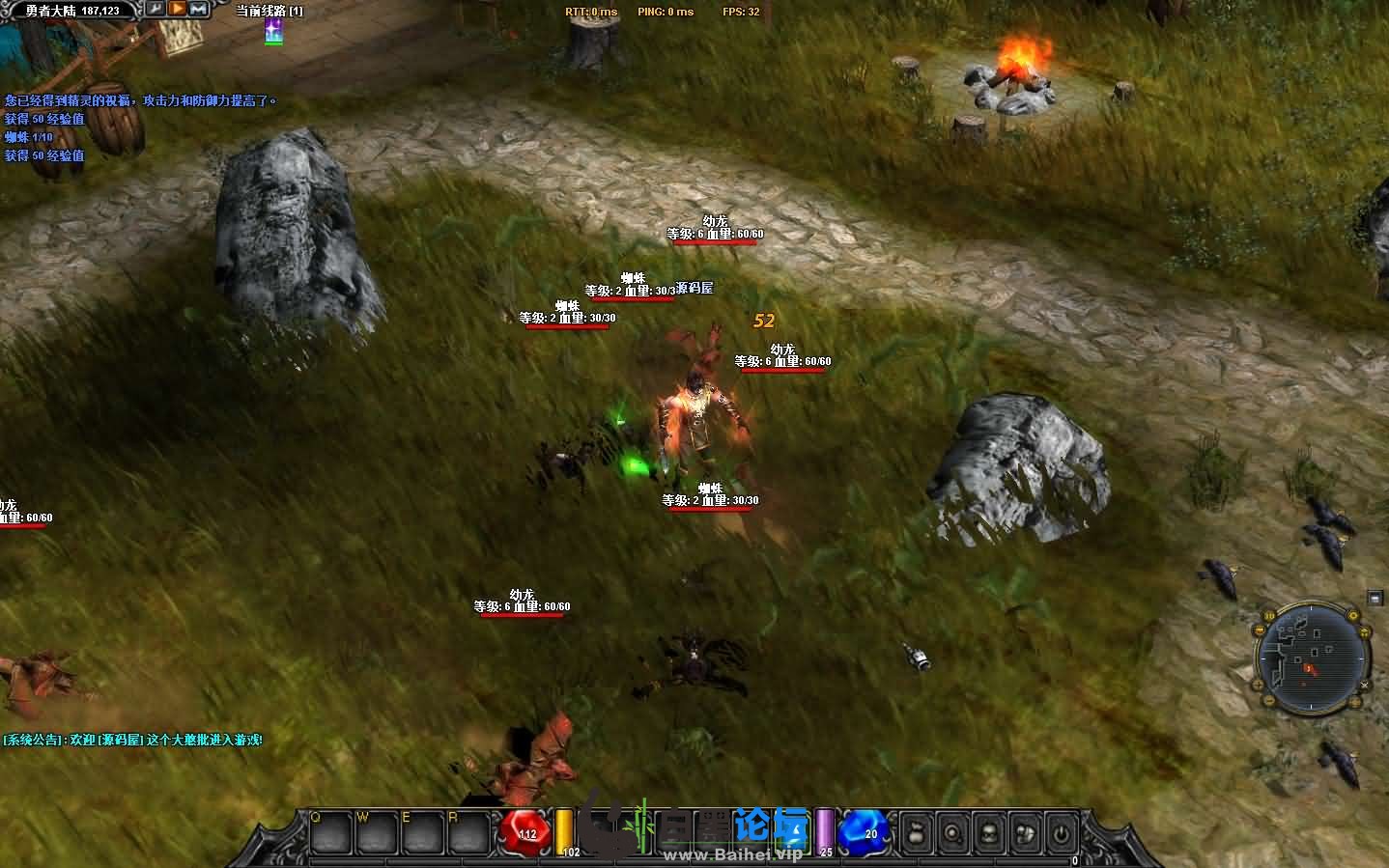This screenshot has height=868, width=1389.
Task: Open the wrench settings button
Action: (156, 10)
